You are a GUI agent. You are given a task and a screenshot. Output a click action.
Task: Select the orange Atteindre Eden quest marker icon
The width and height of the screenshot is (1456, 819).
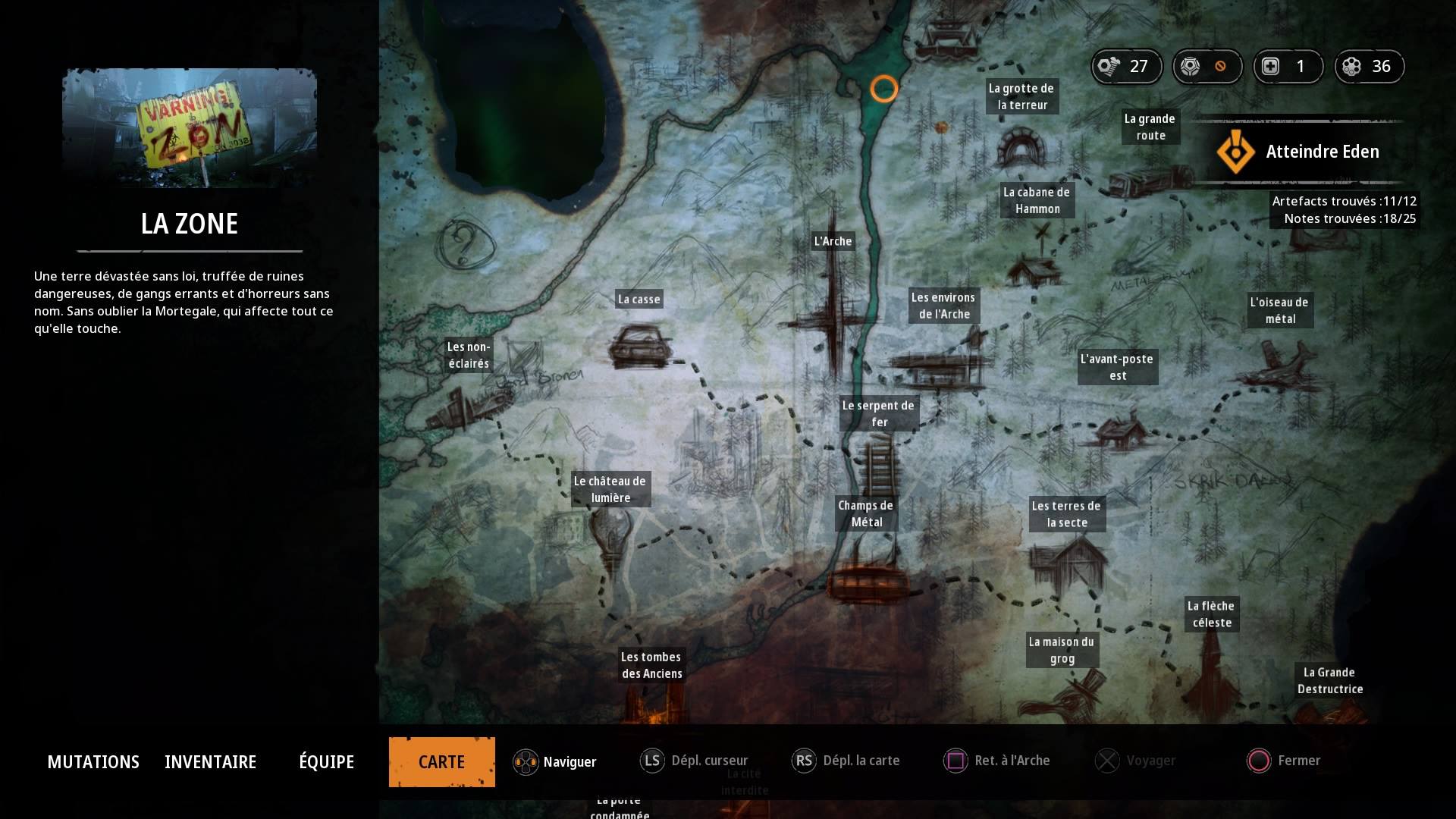pos(1235,151)
